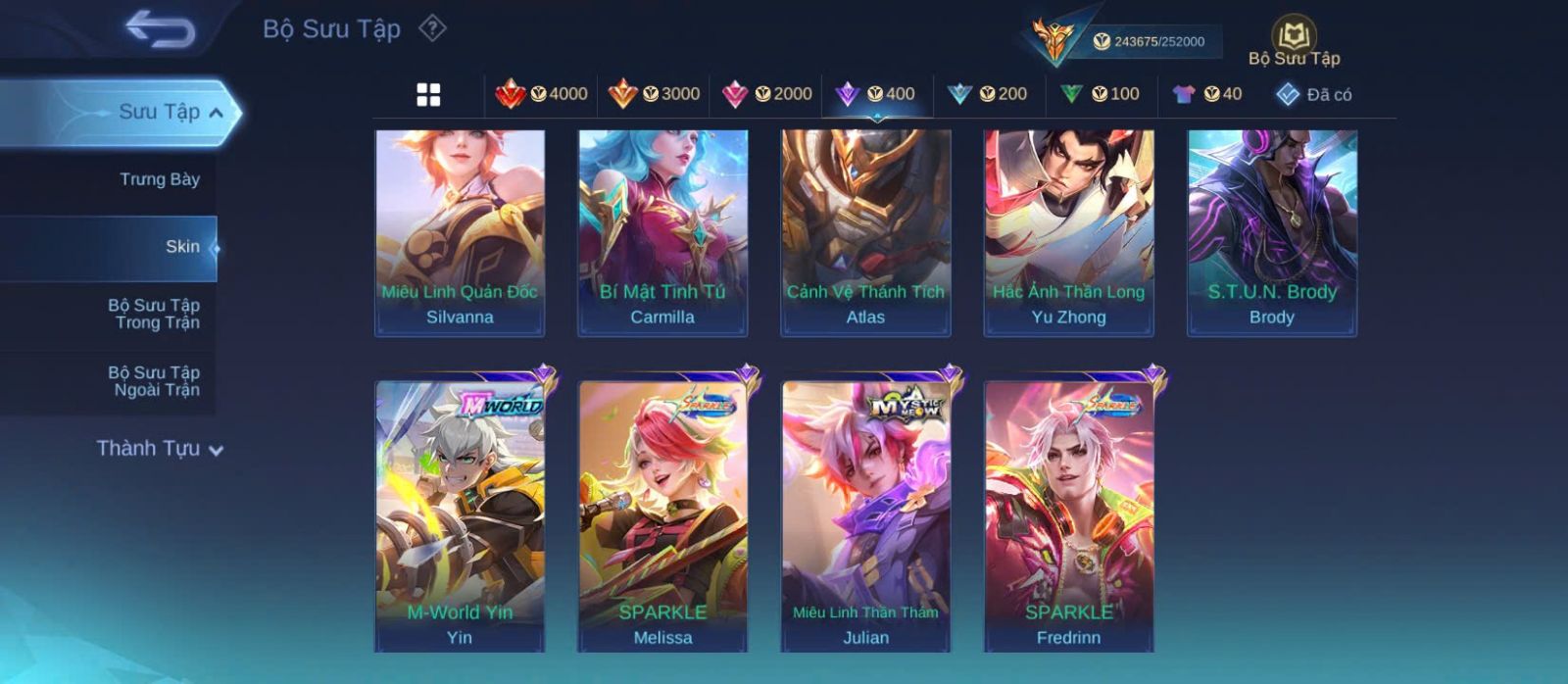Show all skins with the grid filter

tap(428, 95)
